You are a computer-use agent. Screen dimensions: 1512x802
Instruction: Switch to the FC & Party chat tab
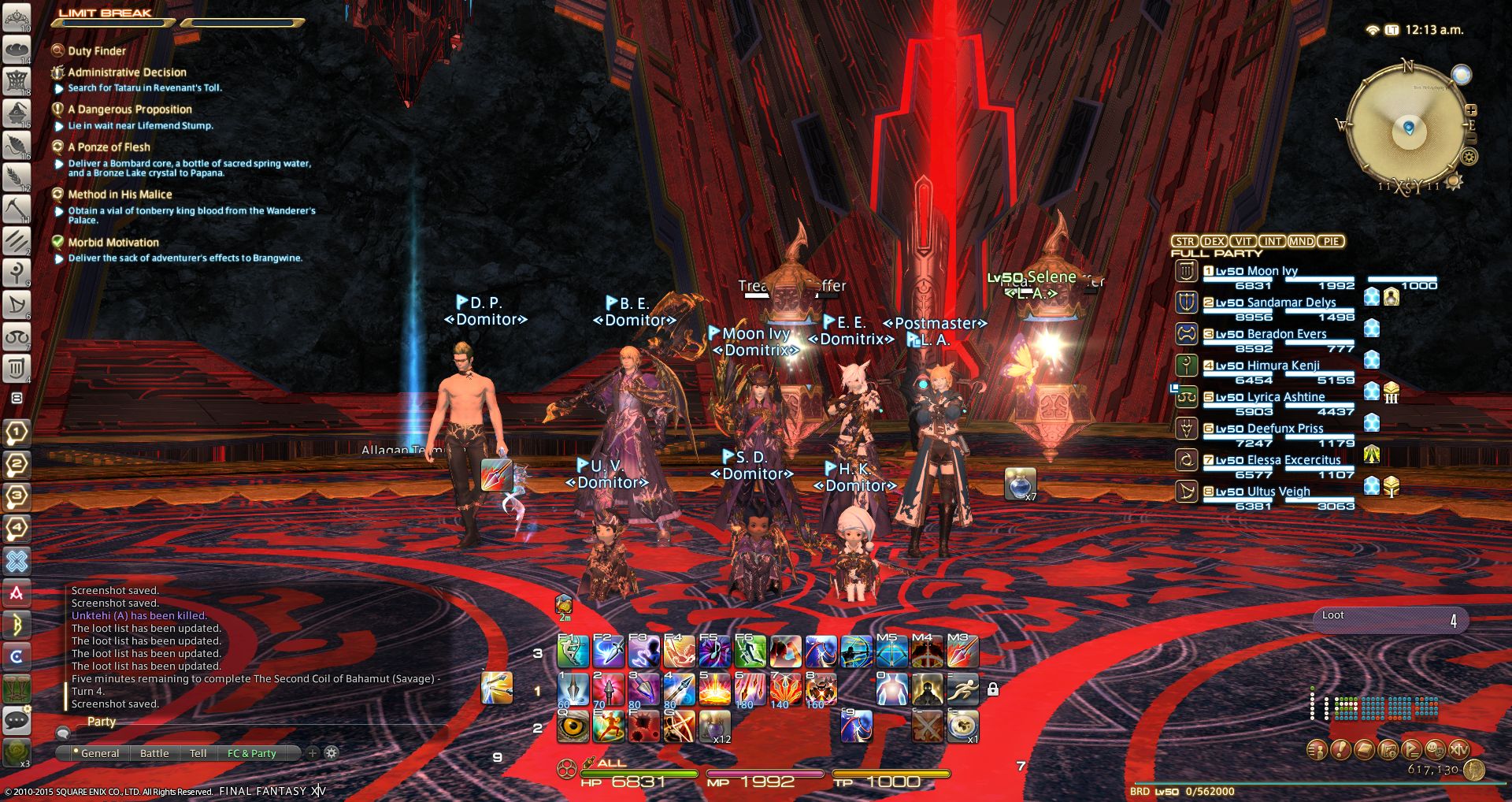(x=251, y=753)
